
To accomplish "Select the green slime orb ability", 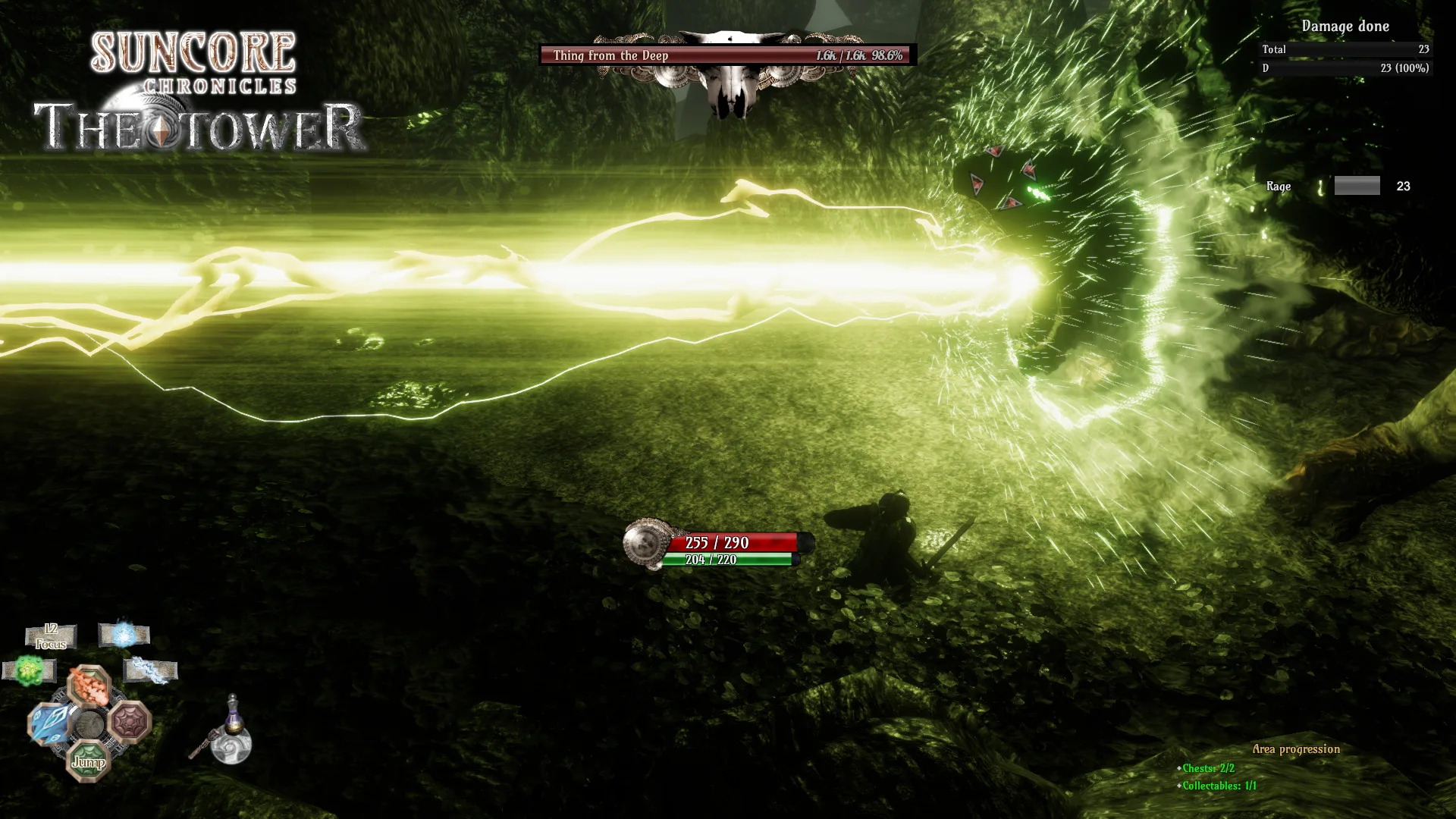I will point(30,670).
